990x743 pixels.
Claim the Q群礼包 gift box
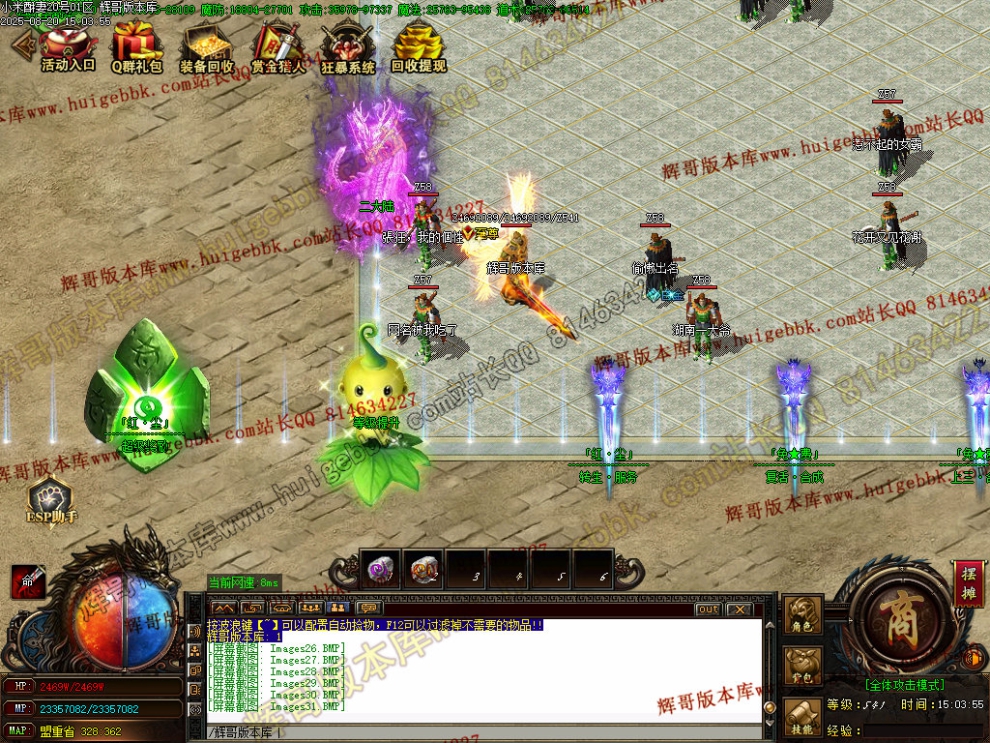136,47
